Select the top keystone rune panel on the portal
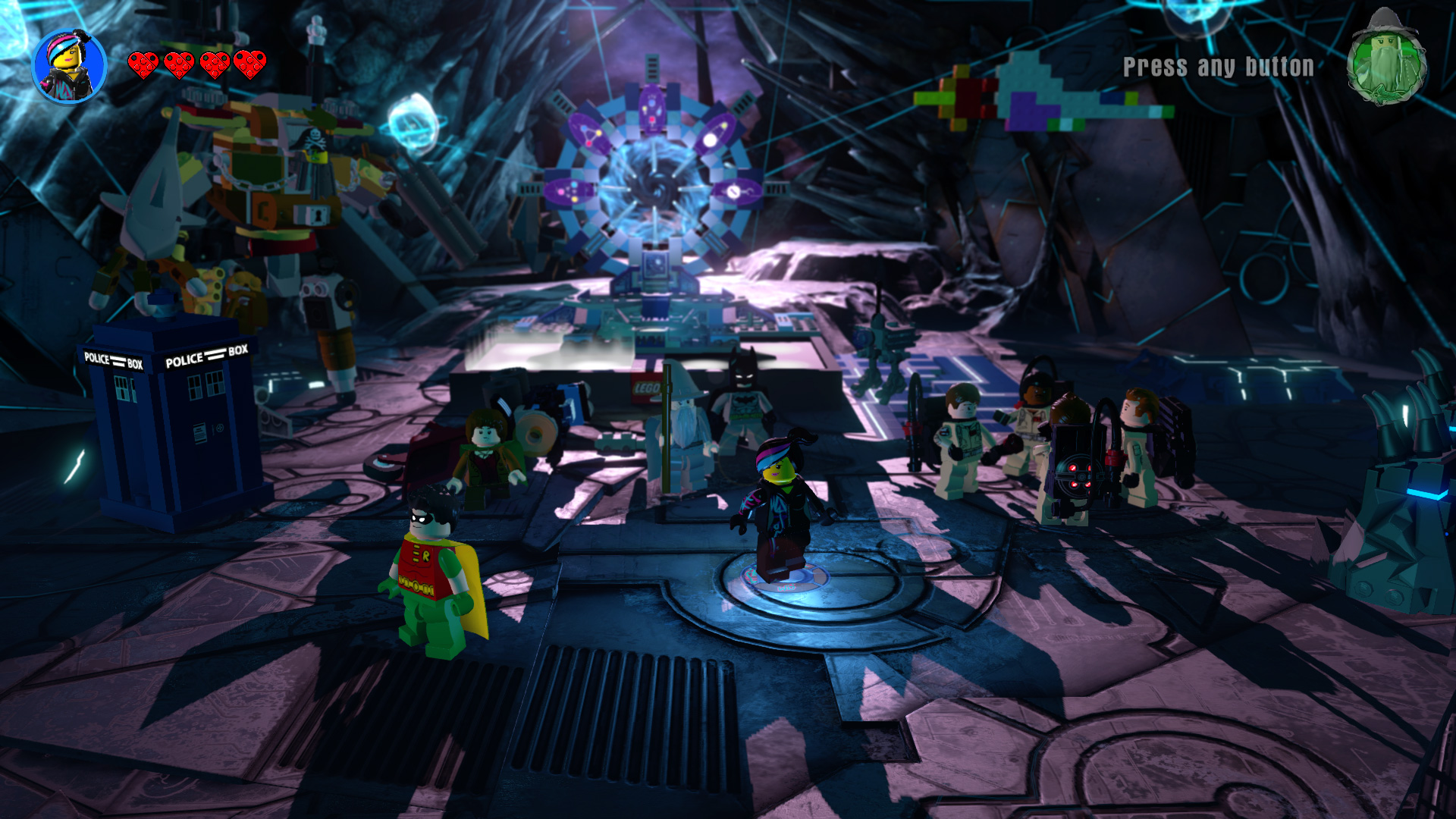 coord(652,108)
